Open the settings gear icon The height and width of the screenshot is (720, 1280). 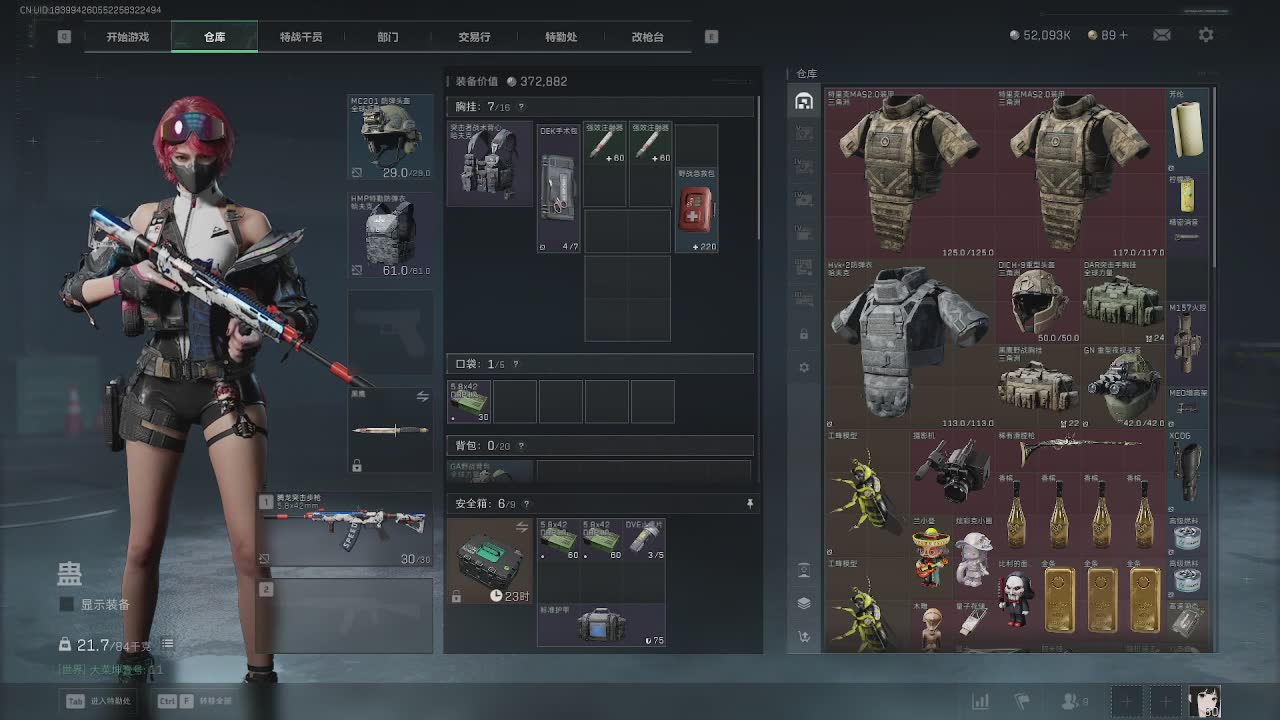point(1206,35)
